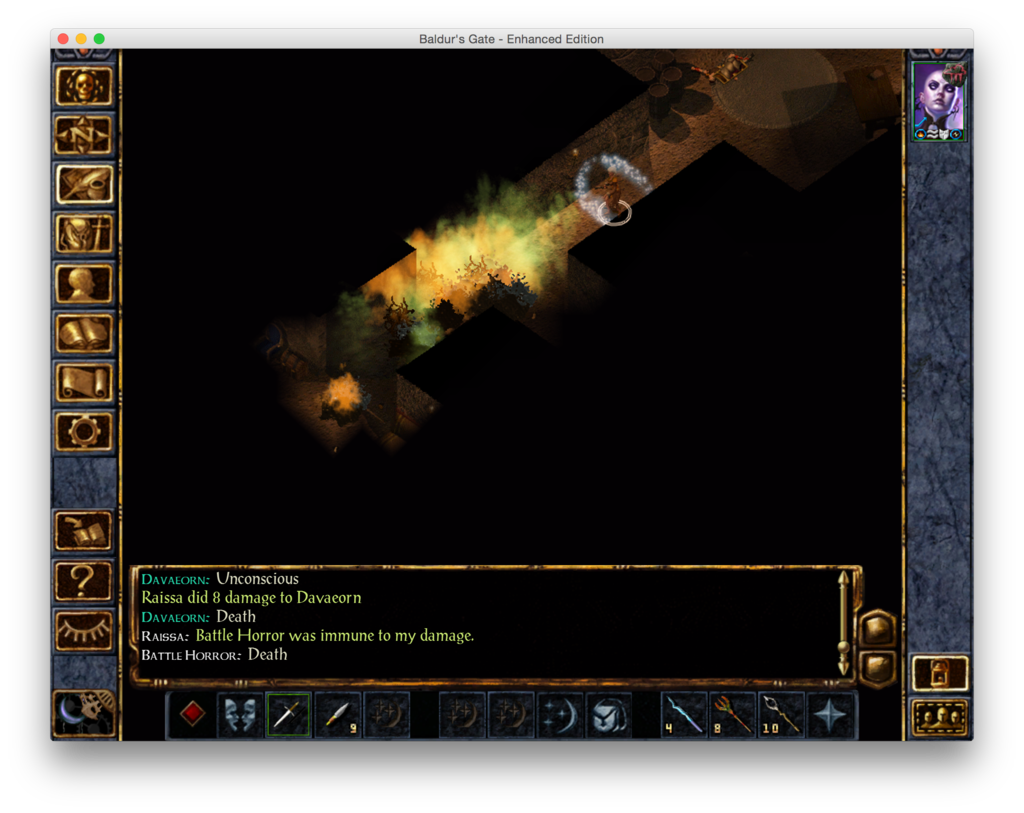The height and width of the screenshot is (813, 1024).
Task: Open the character record head icon
Action: point(84,283)
